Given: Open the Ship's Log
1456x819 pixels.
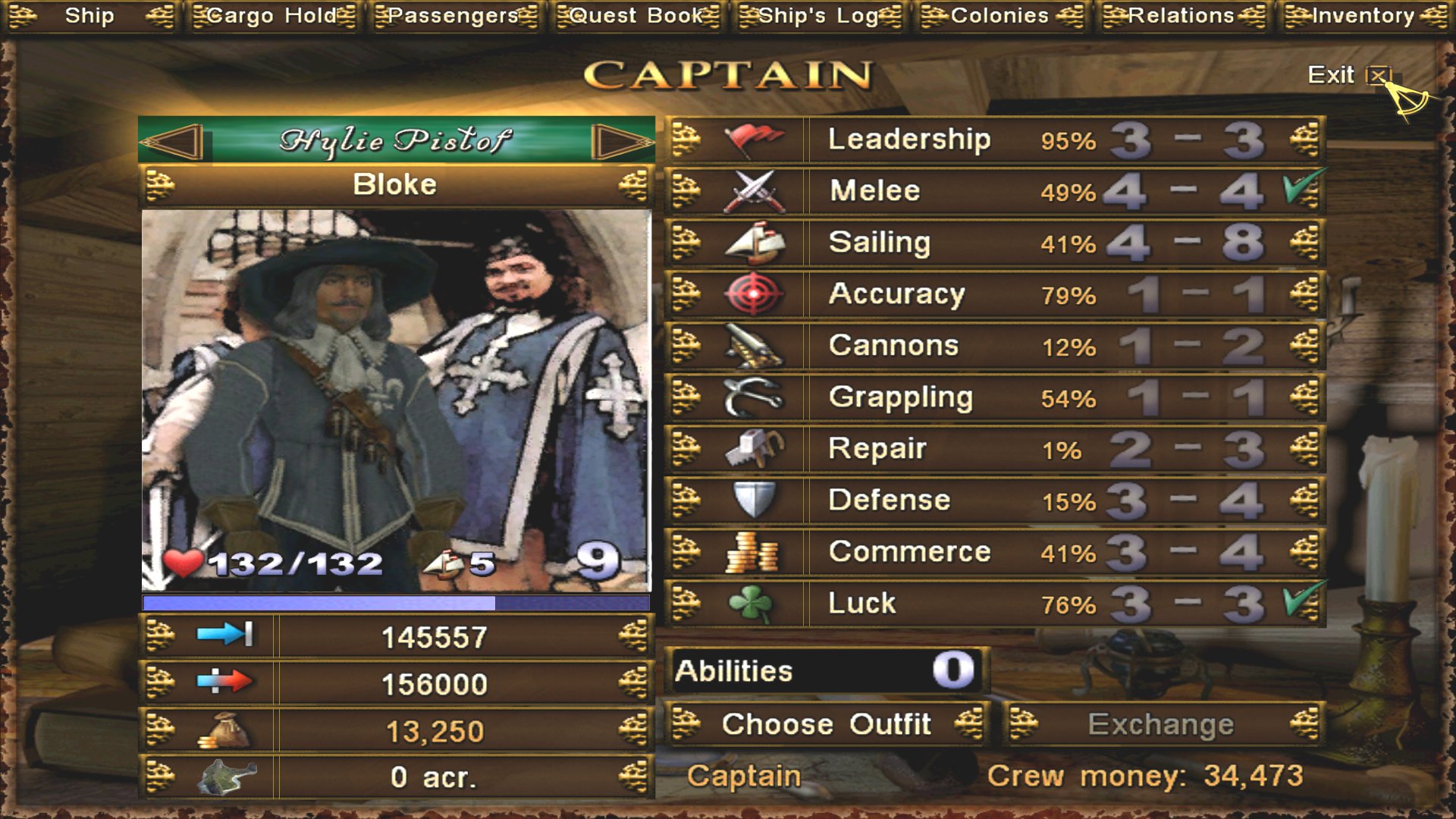Looking at the screenshot, I should (x=819, y=15).
